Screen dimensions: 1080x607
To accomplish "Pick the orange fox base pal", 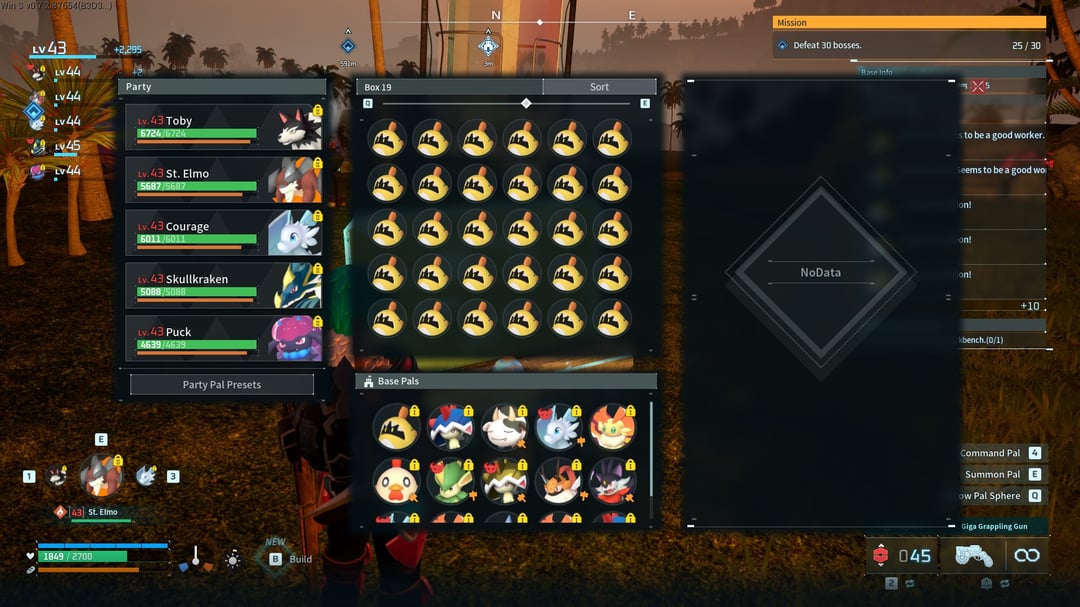I will [611, 427].
